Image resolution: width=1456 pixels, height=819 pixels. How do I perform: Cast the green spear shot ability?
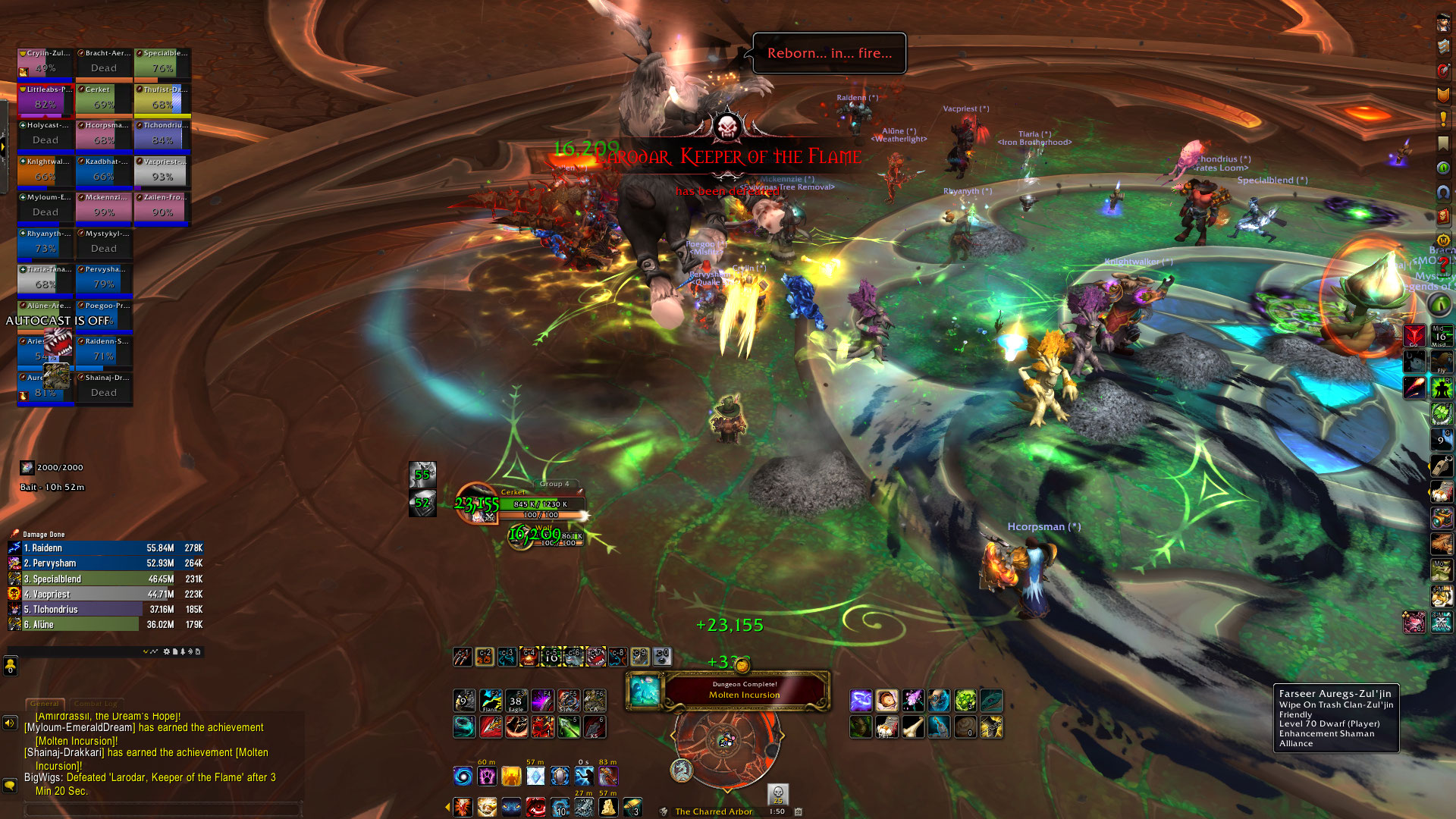568,727
